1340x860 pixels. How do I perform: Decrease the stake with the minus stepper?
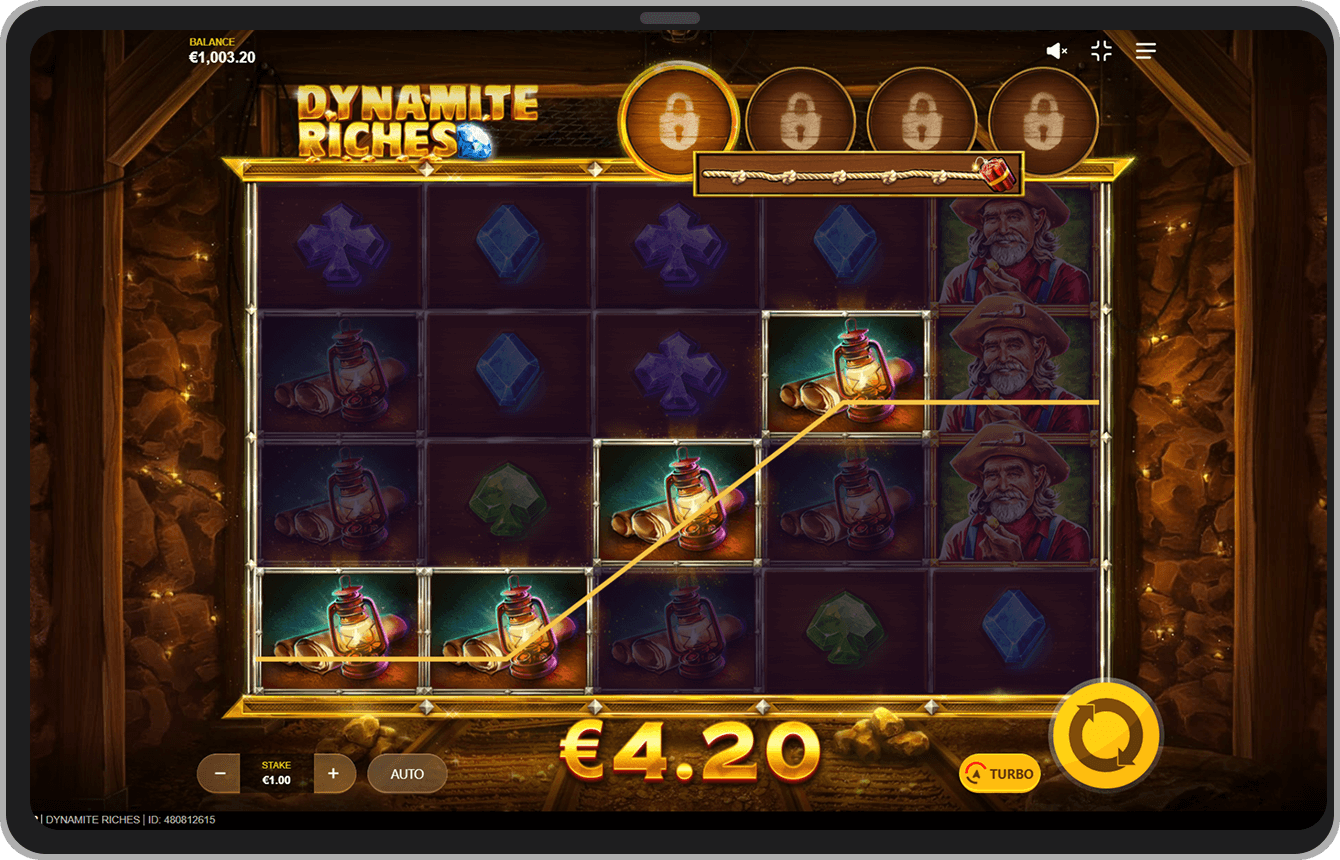click(218, 773)
